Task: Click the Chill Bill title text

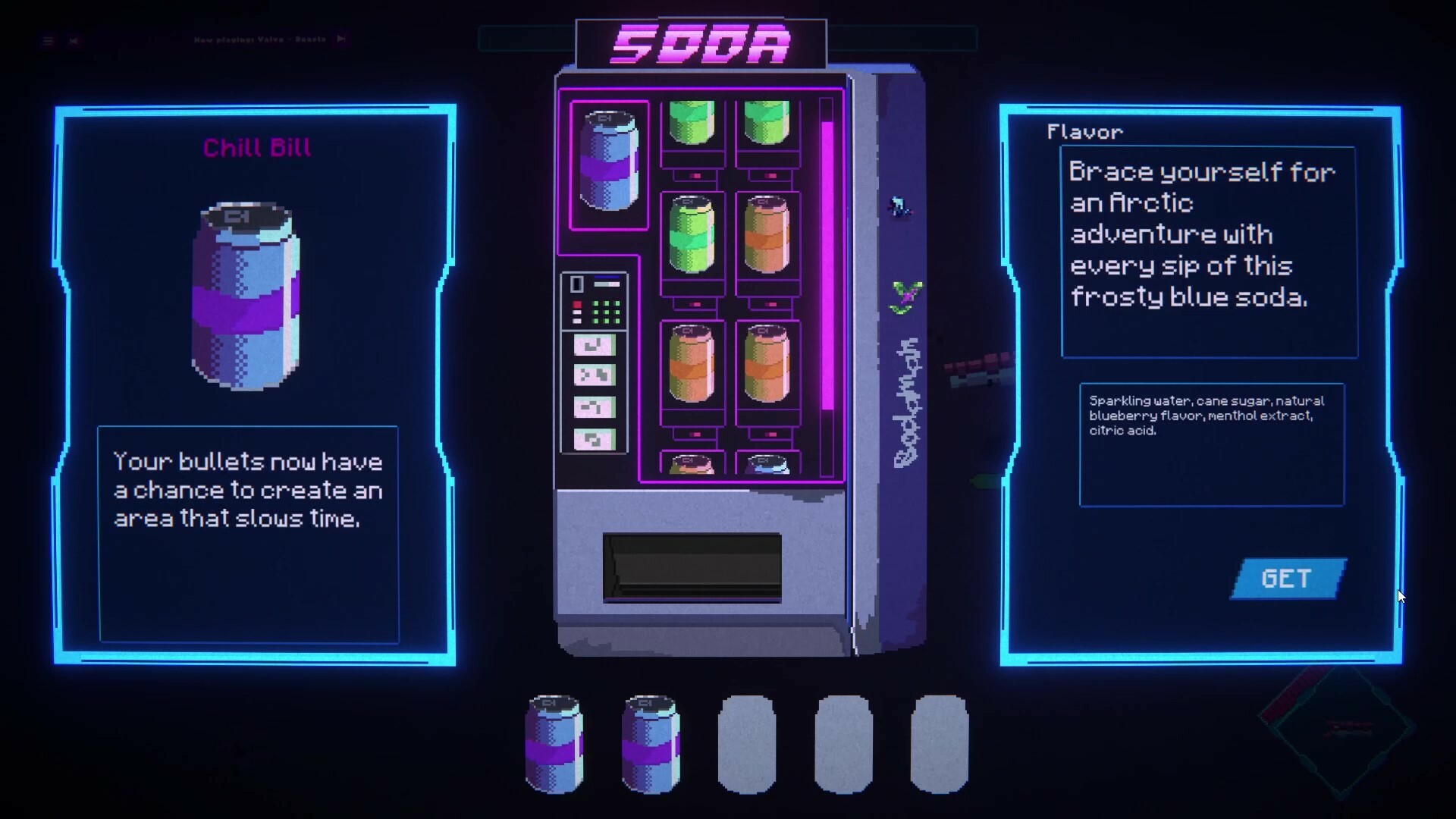Action: coord(256,148)
